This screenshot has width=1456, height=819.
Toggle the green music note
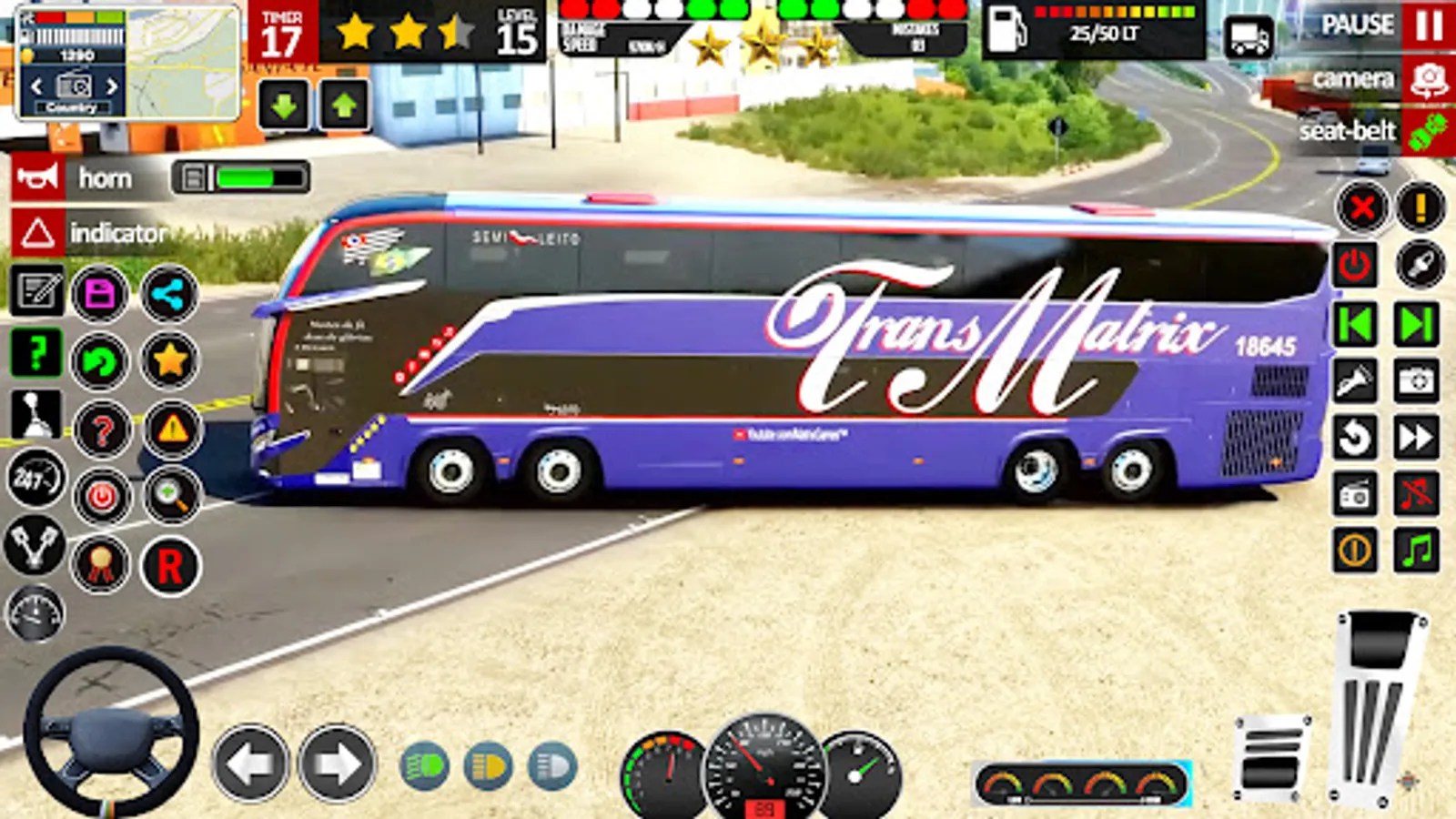coord(1417,550)
